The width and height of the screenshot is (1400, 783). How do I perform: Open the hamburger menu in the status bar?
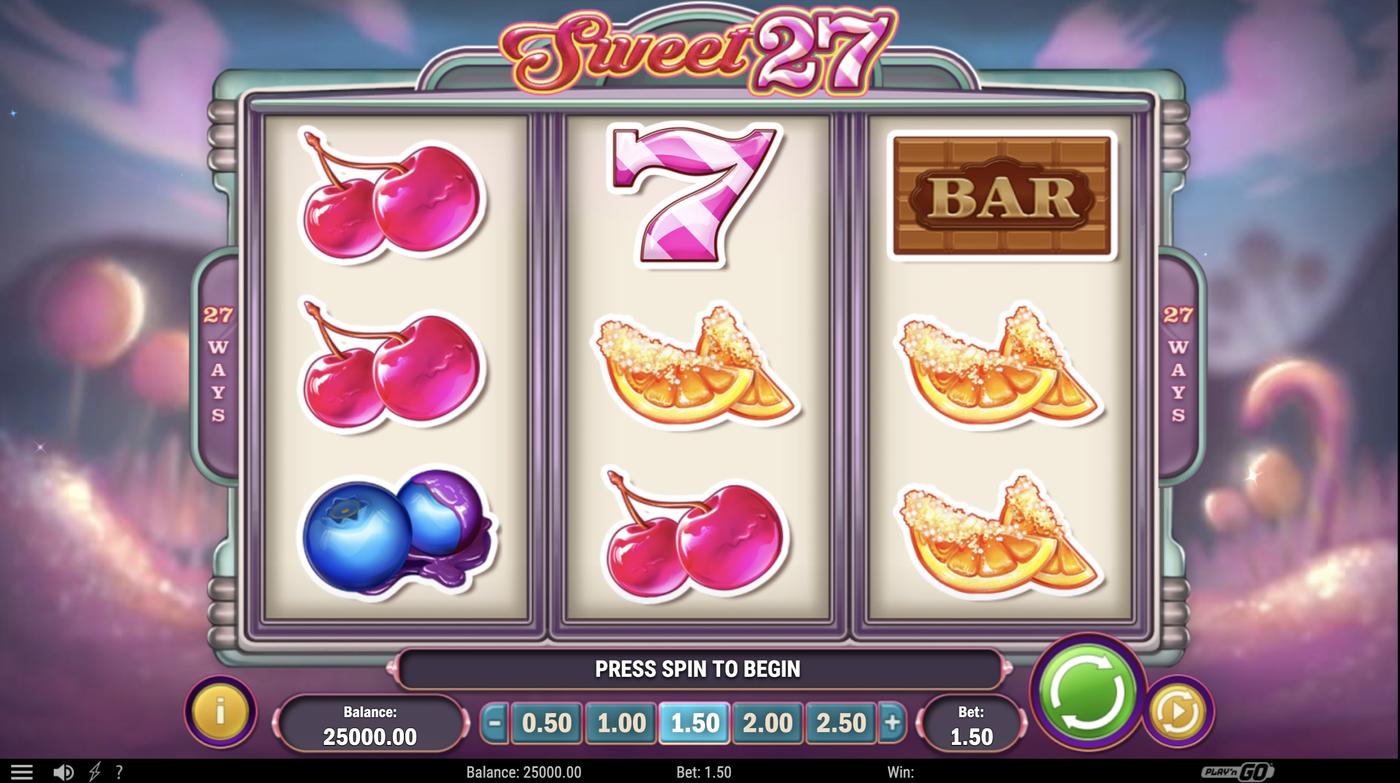(21, 771)
